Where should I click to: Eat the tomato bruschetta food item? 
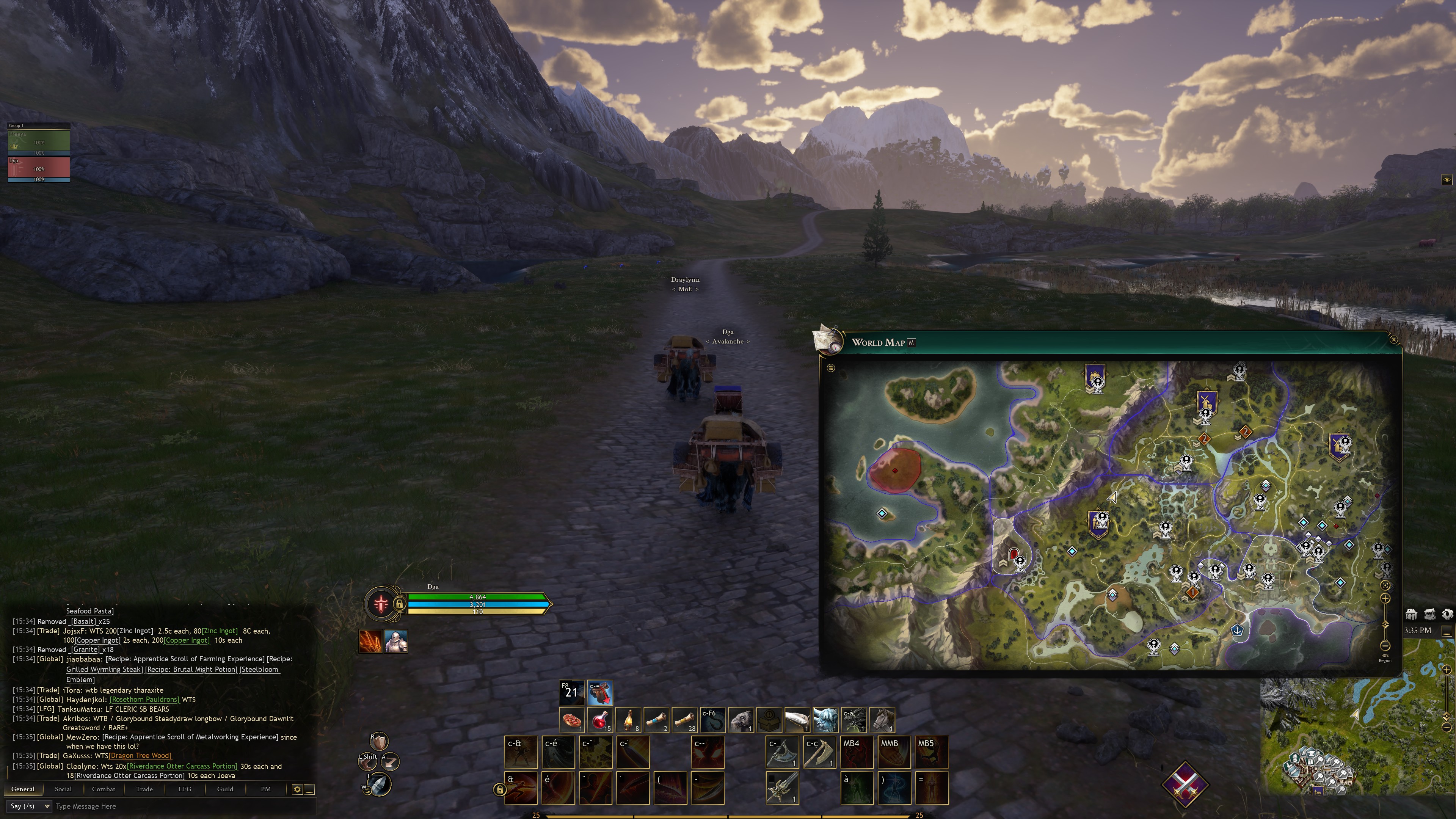[x=572, y=720]
